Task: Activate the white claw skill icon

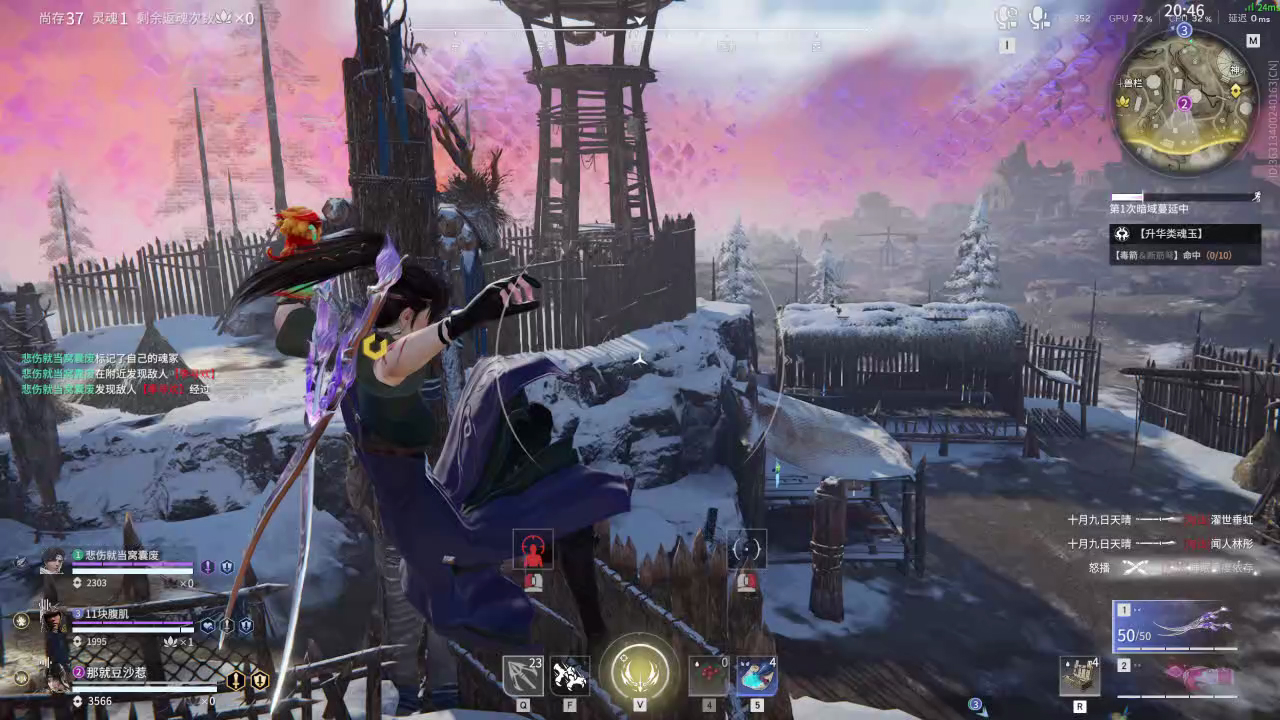Action: (x=570, y=676)
